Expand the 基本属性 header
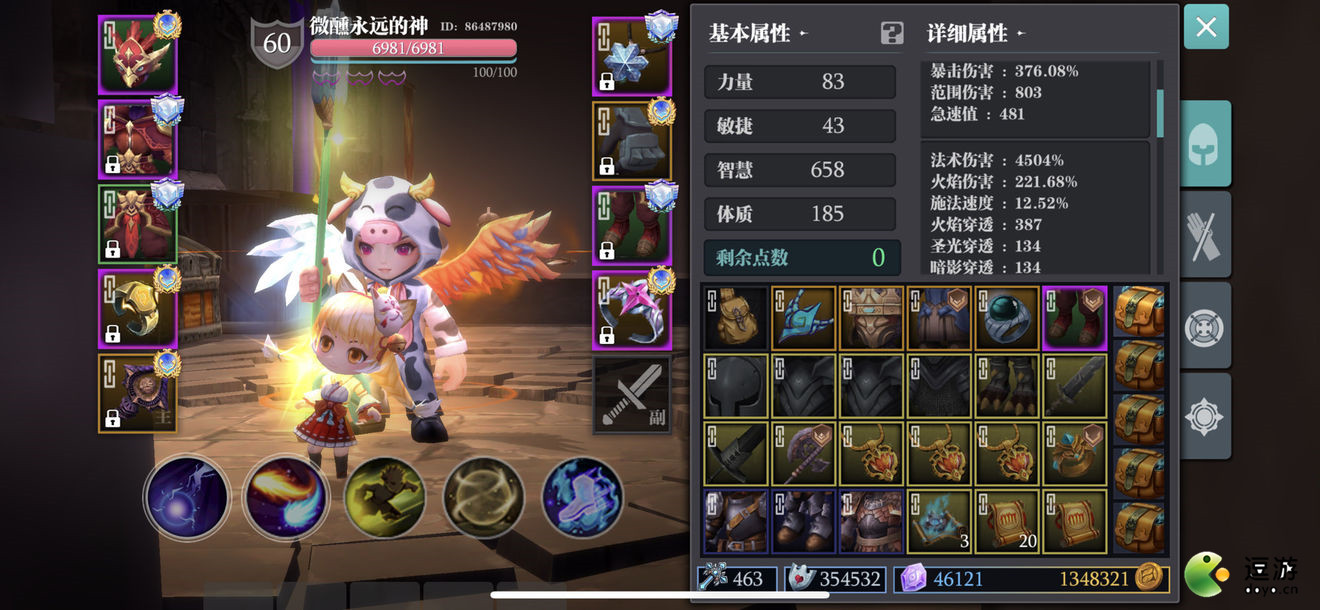The width and height of the screenshot is (1320, 610). pos(758,33)
